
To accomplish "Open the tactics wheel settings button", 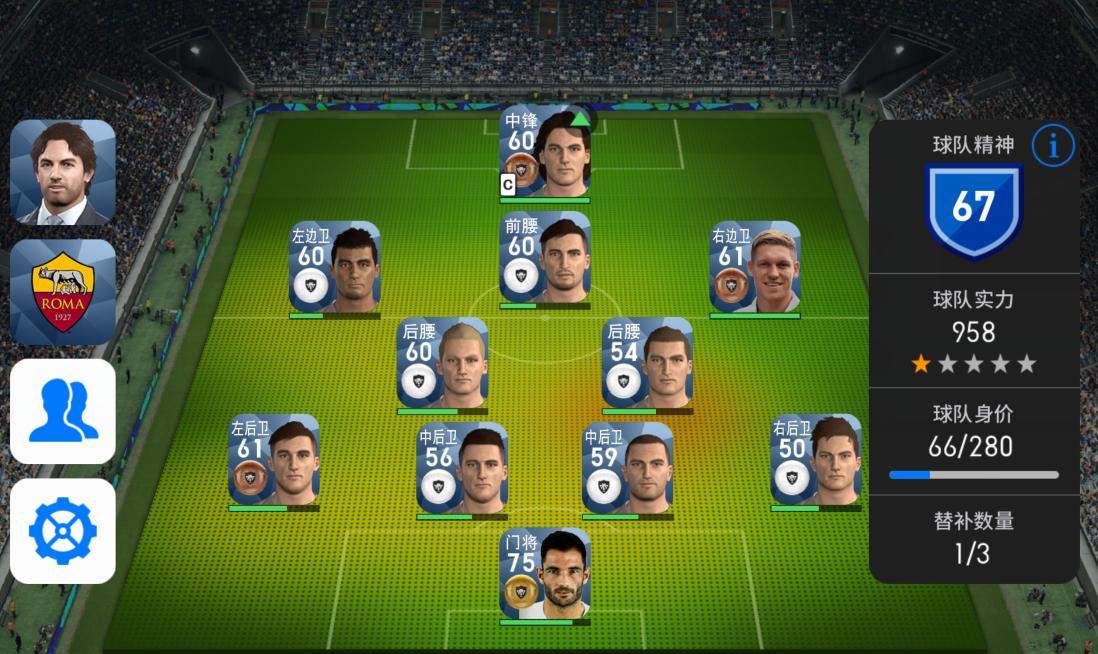I will click(63, 531).
